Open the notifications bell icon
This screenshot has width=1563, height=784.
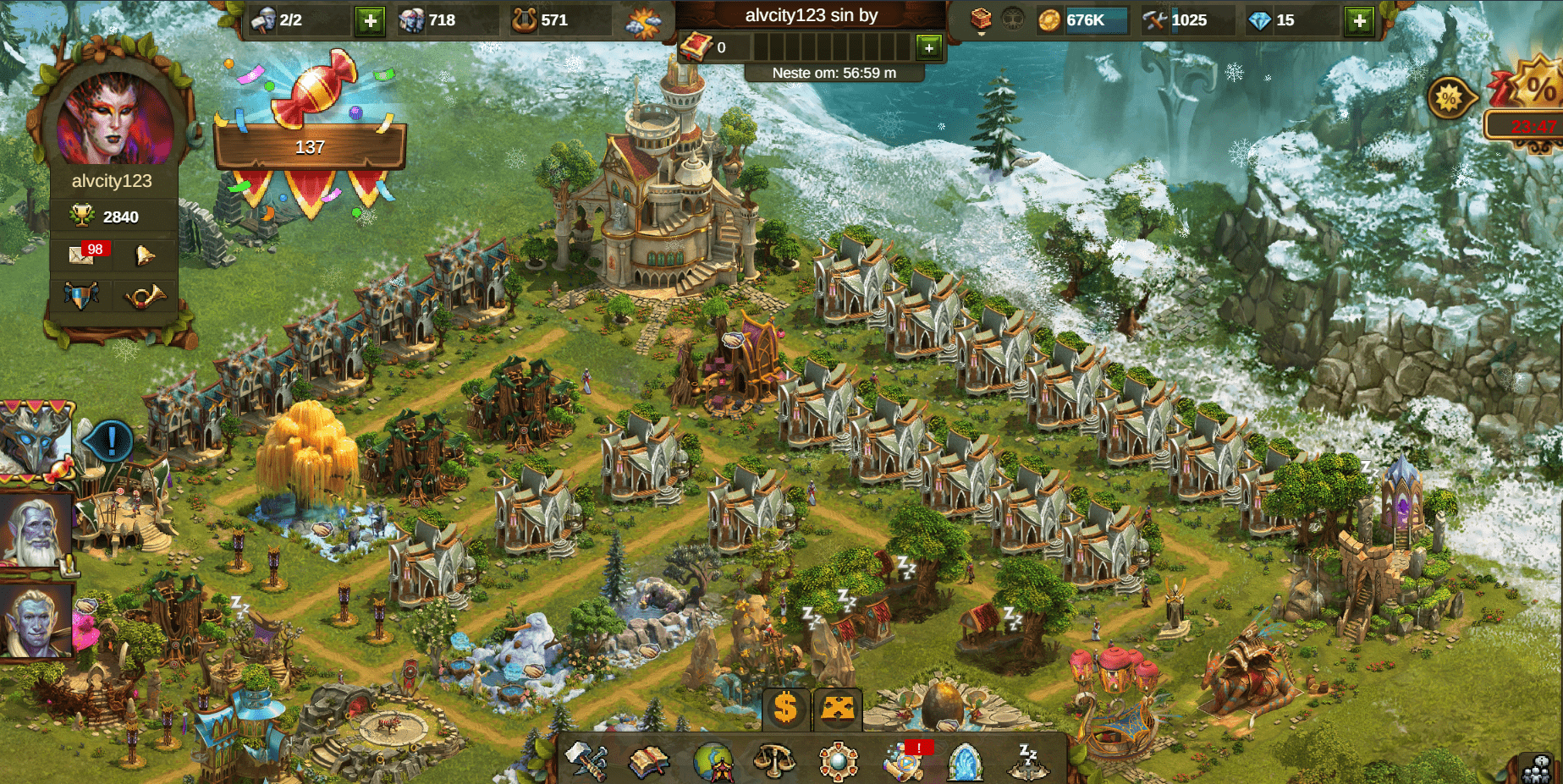point(145,254)
